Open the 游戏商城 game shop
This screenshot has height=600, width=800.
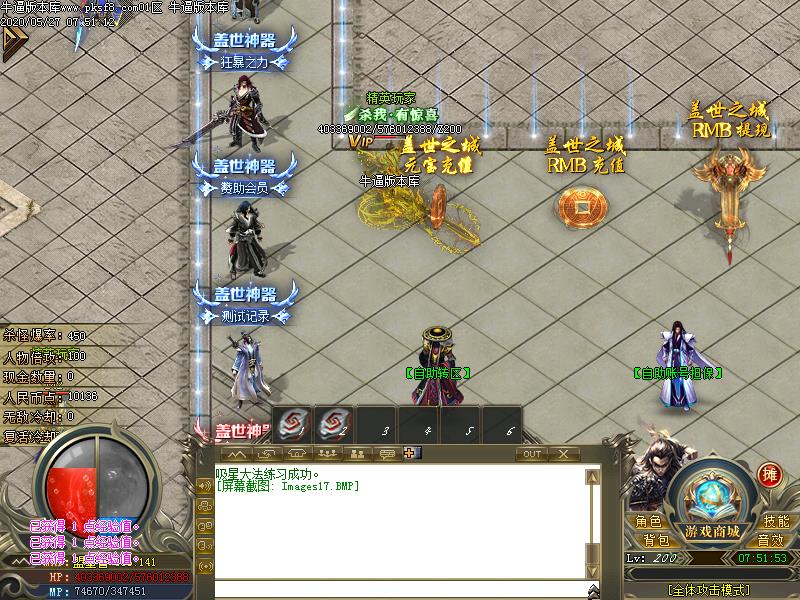tap(712, 530)
